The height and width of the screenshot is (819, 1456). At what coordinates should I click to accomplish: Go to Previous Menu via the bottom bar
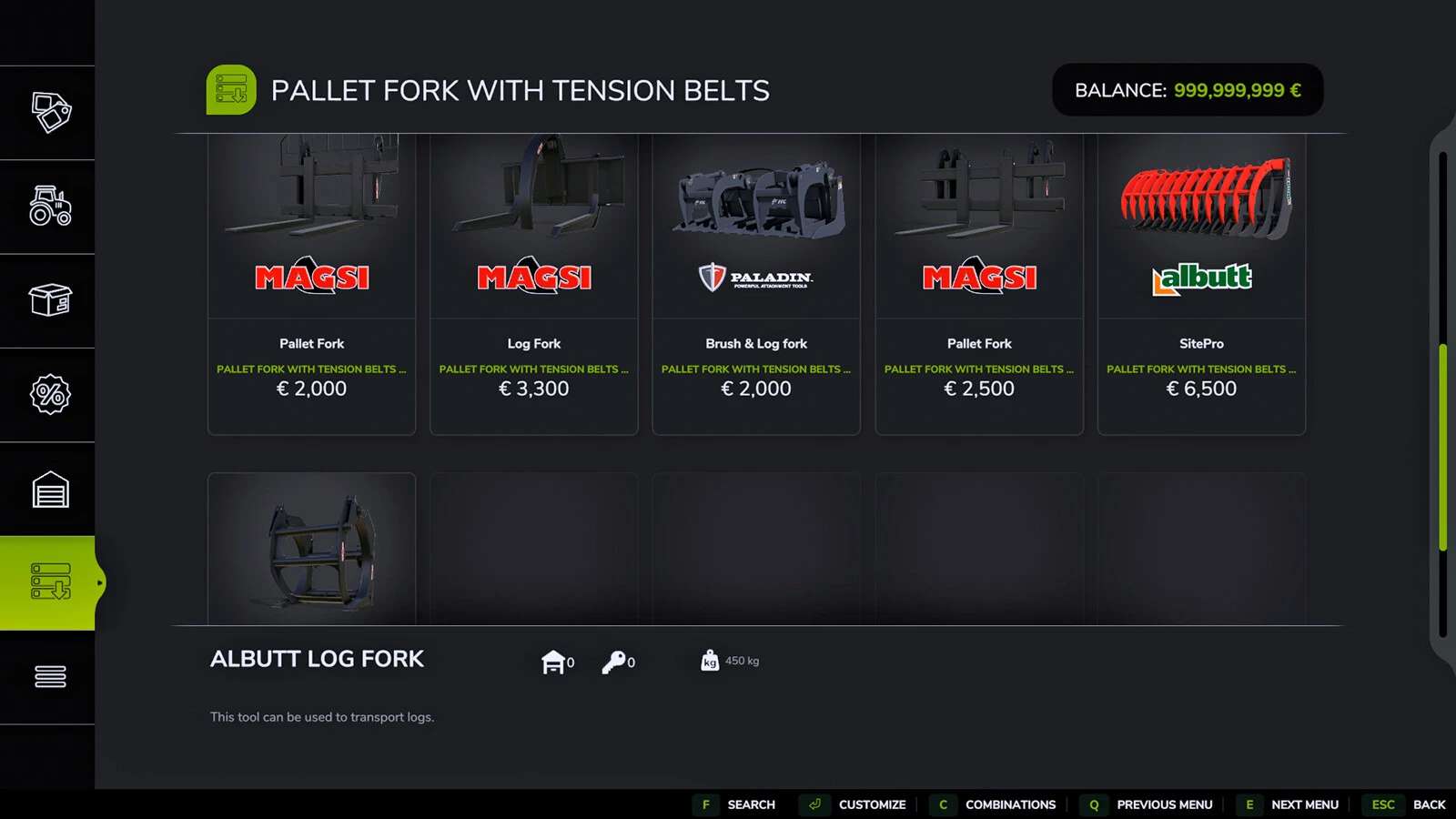1165,804
